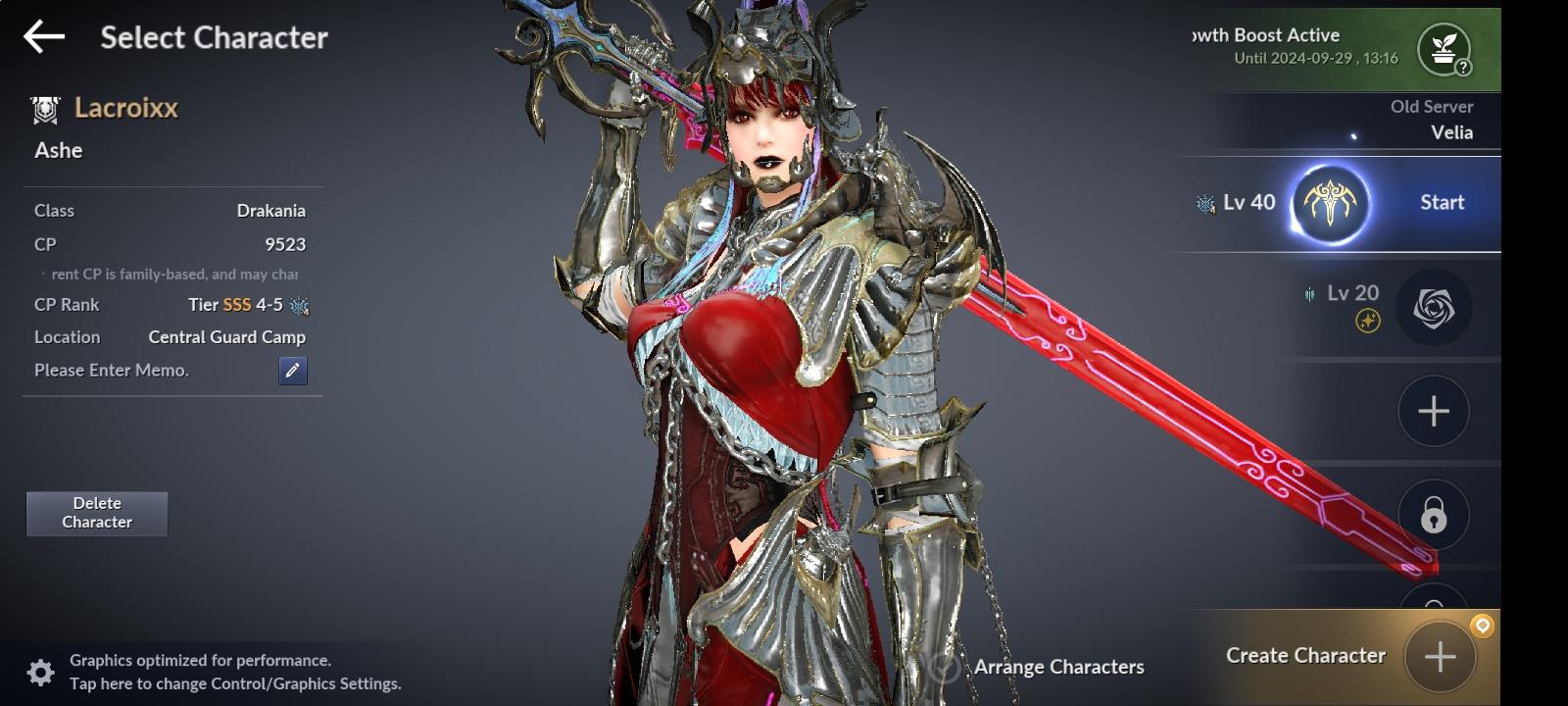Tap the snowflake icon next to Tier SSS
Image resolution: width=1568 pixels, height=706 pixels.
(300, 305)
